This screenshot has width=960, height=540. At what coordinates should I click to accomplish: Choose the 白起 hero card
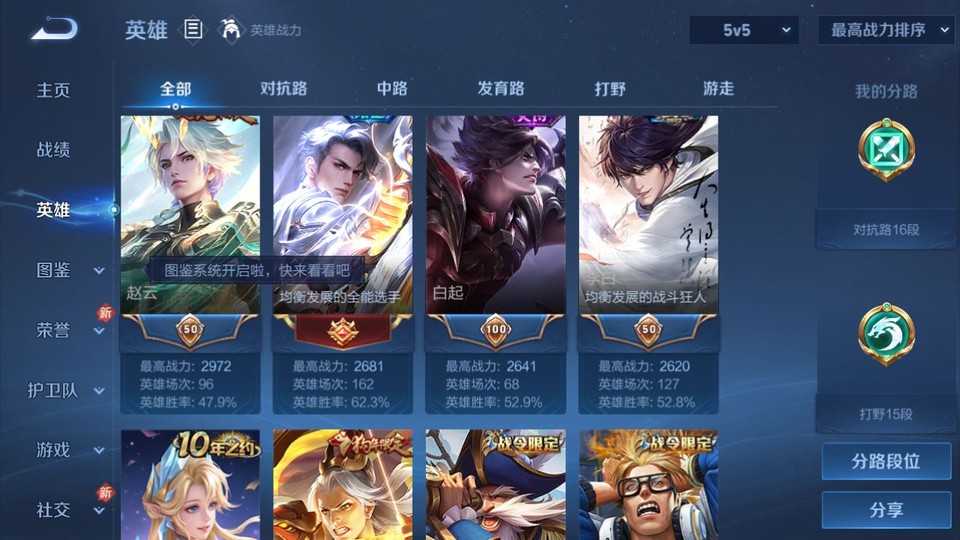(x=495, y=215)
